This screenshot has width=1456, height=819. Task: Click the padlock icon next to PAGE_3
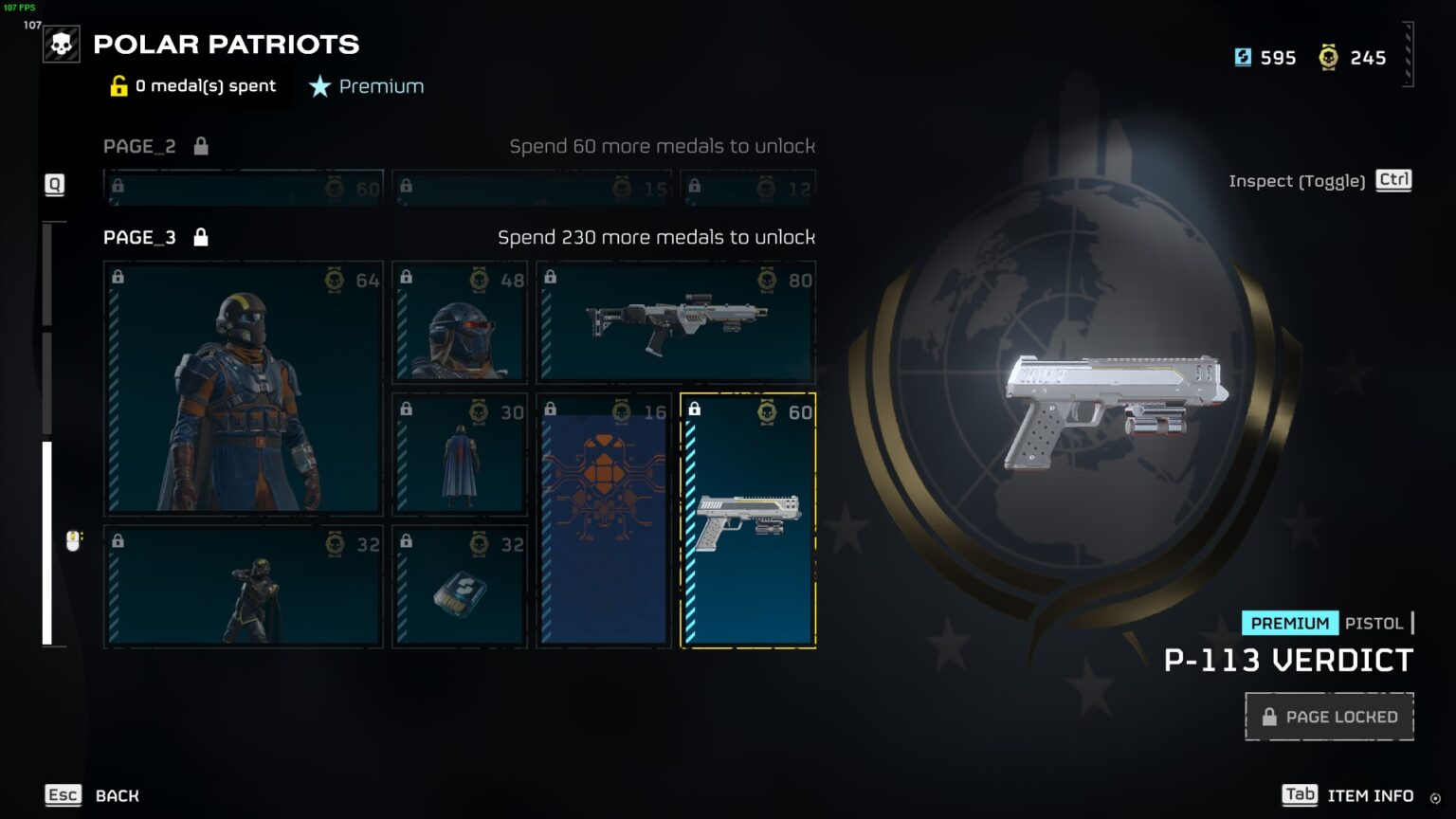click(x=201, y=237)
